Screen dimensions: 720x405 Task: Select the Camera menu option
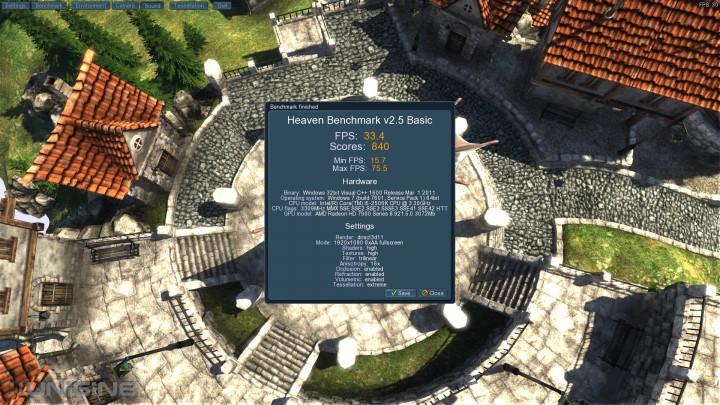tap(126, 5)
